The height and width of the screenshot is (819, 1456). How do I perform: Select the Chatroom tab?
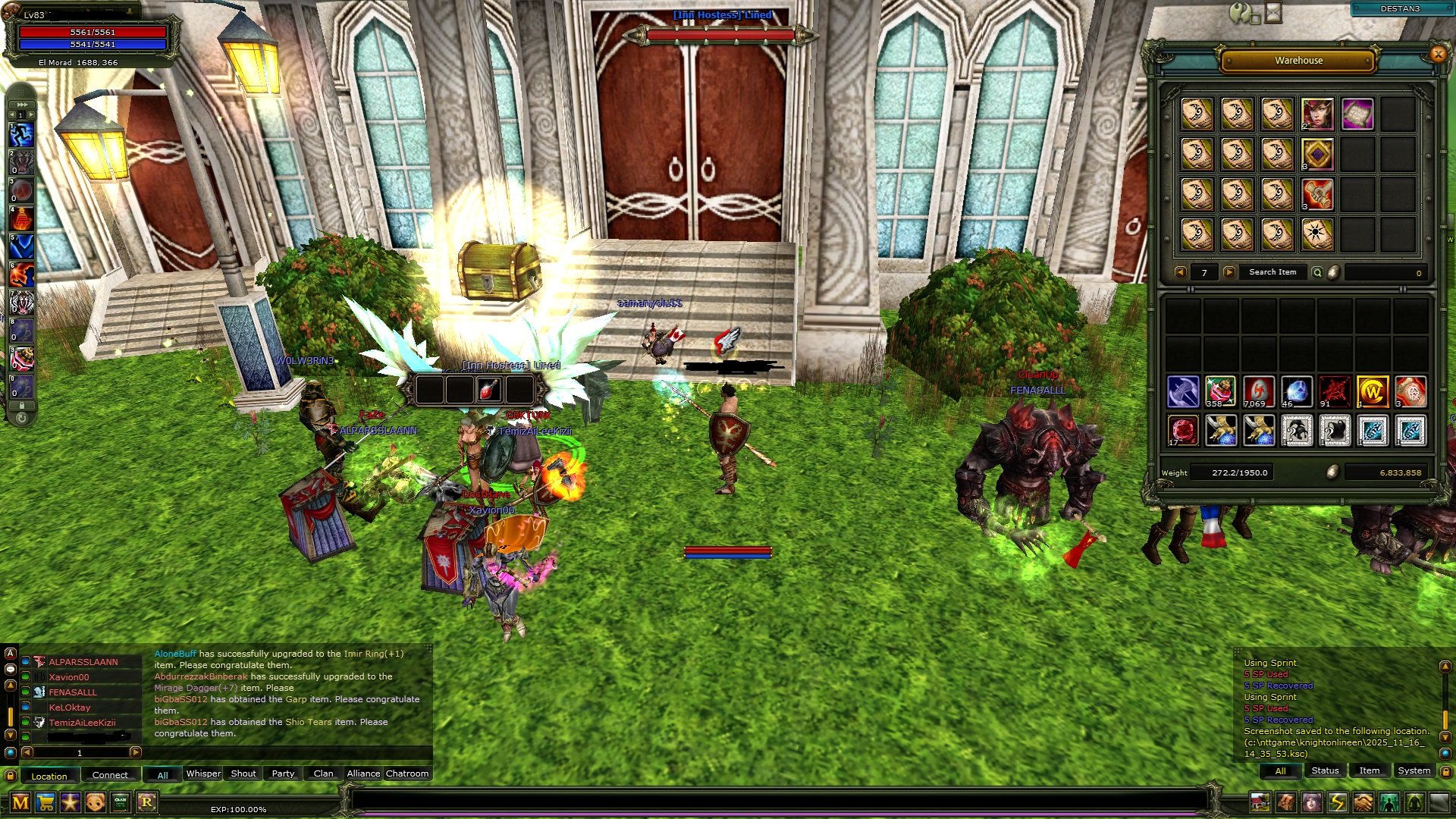coord(407,773)
